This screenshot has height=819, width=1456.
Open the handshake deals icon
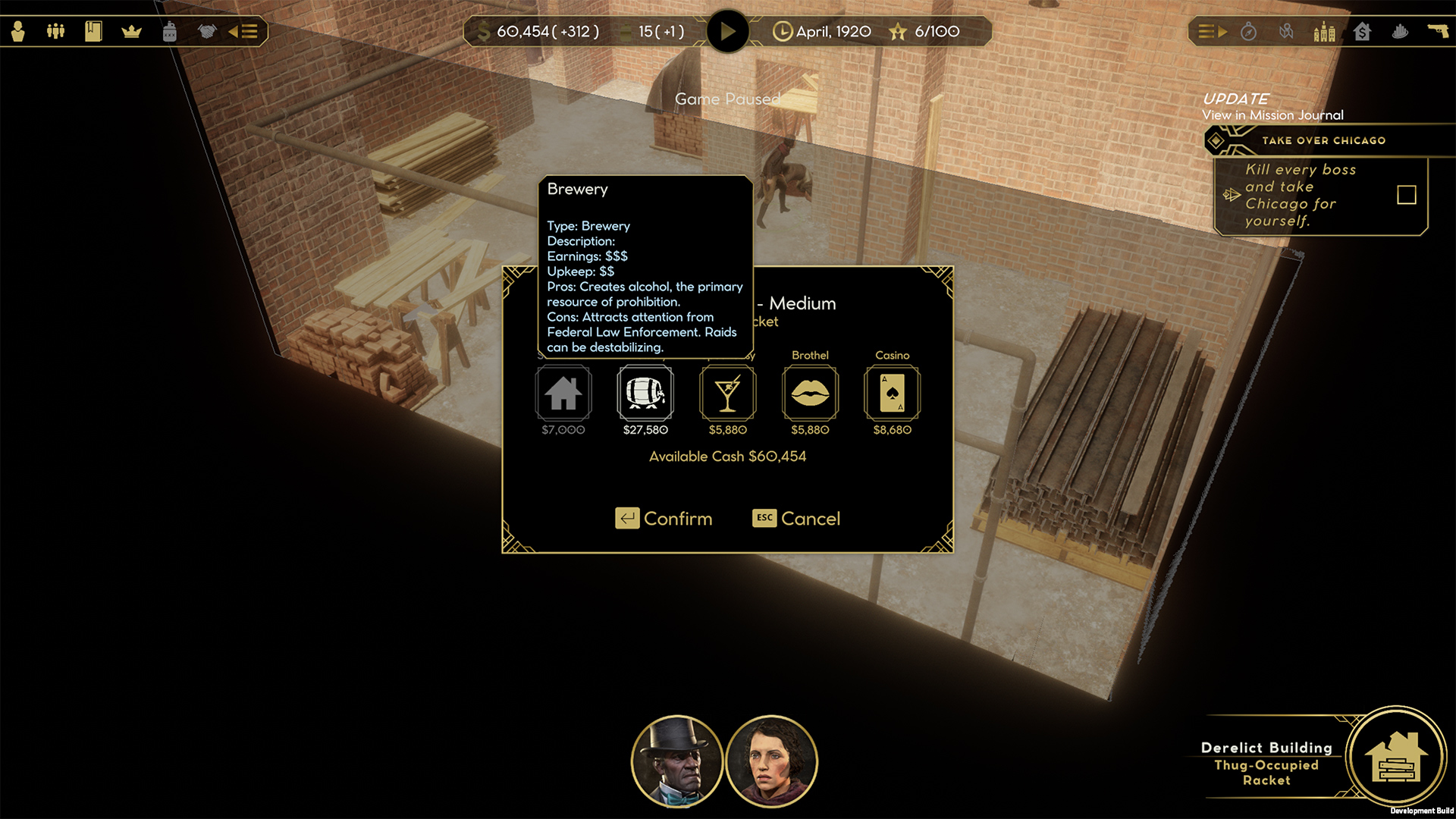pos(206,32)
